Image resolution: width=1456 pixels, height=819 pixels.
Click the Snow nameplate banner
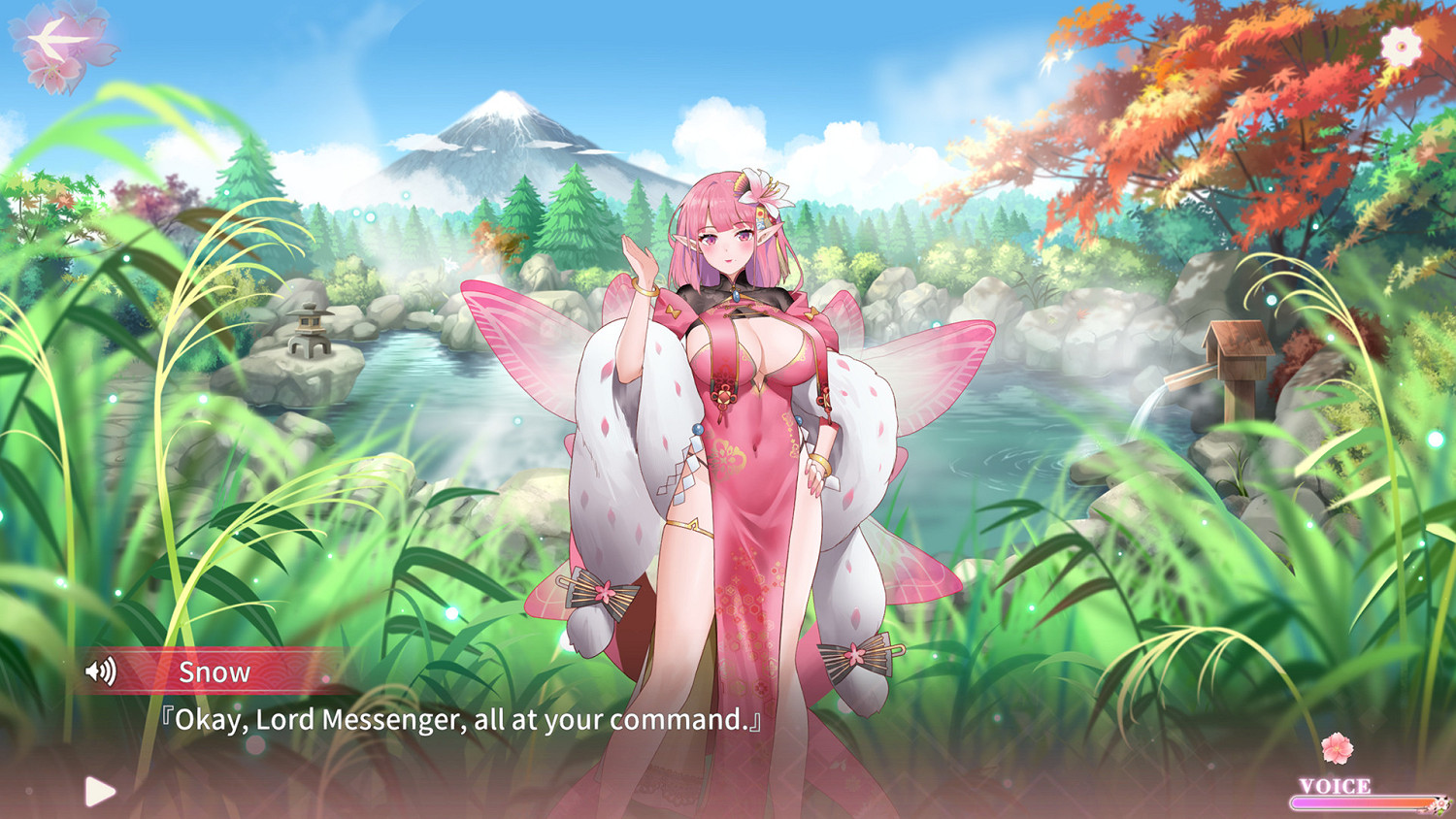[215, 671]
